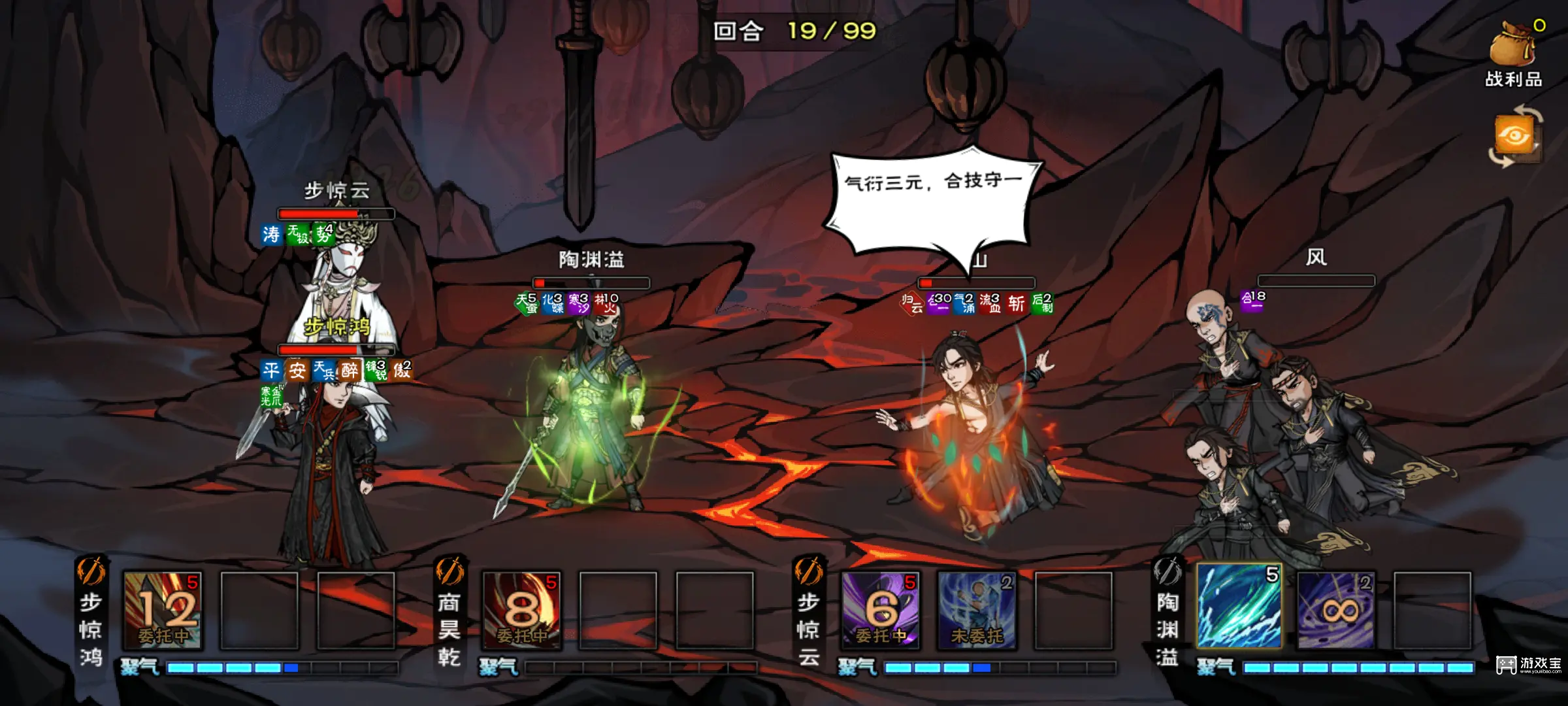
Task: Select 商昊乾's skill card showing 8
Action: point(521,611)
